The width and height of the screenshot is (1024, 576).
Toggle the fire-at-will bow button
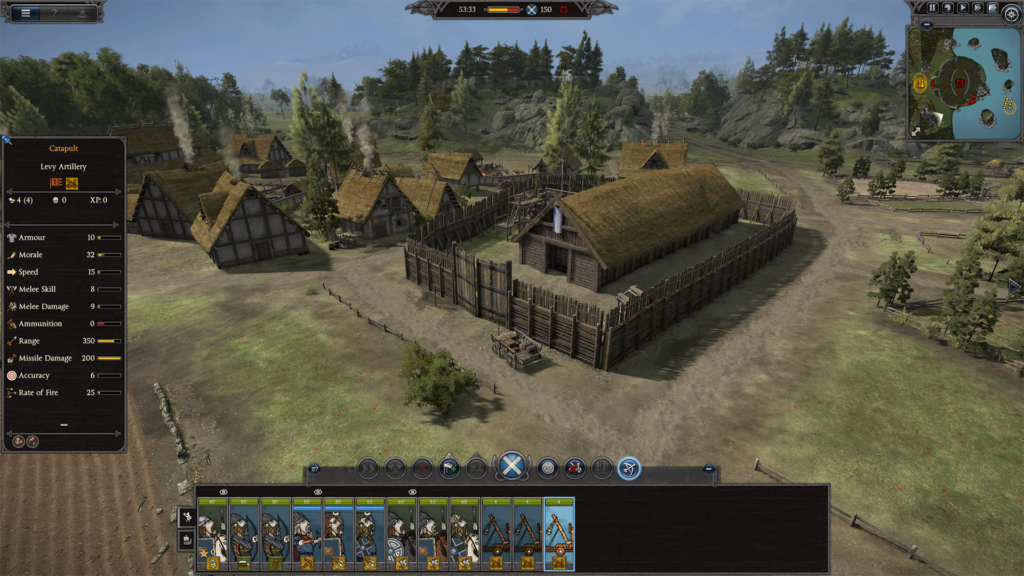[629, 467]
